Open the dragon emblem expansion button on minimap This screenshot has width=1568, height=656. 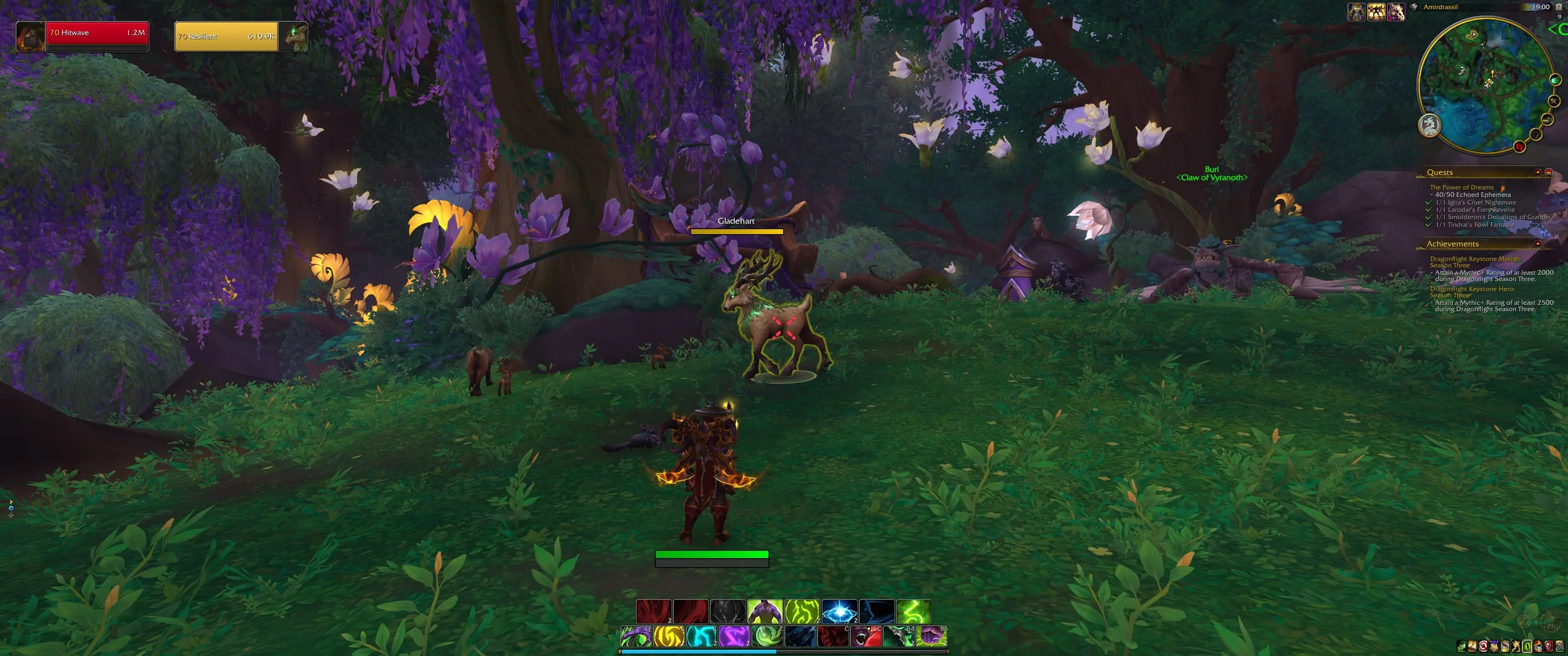(1429, 125)
